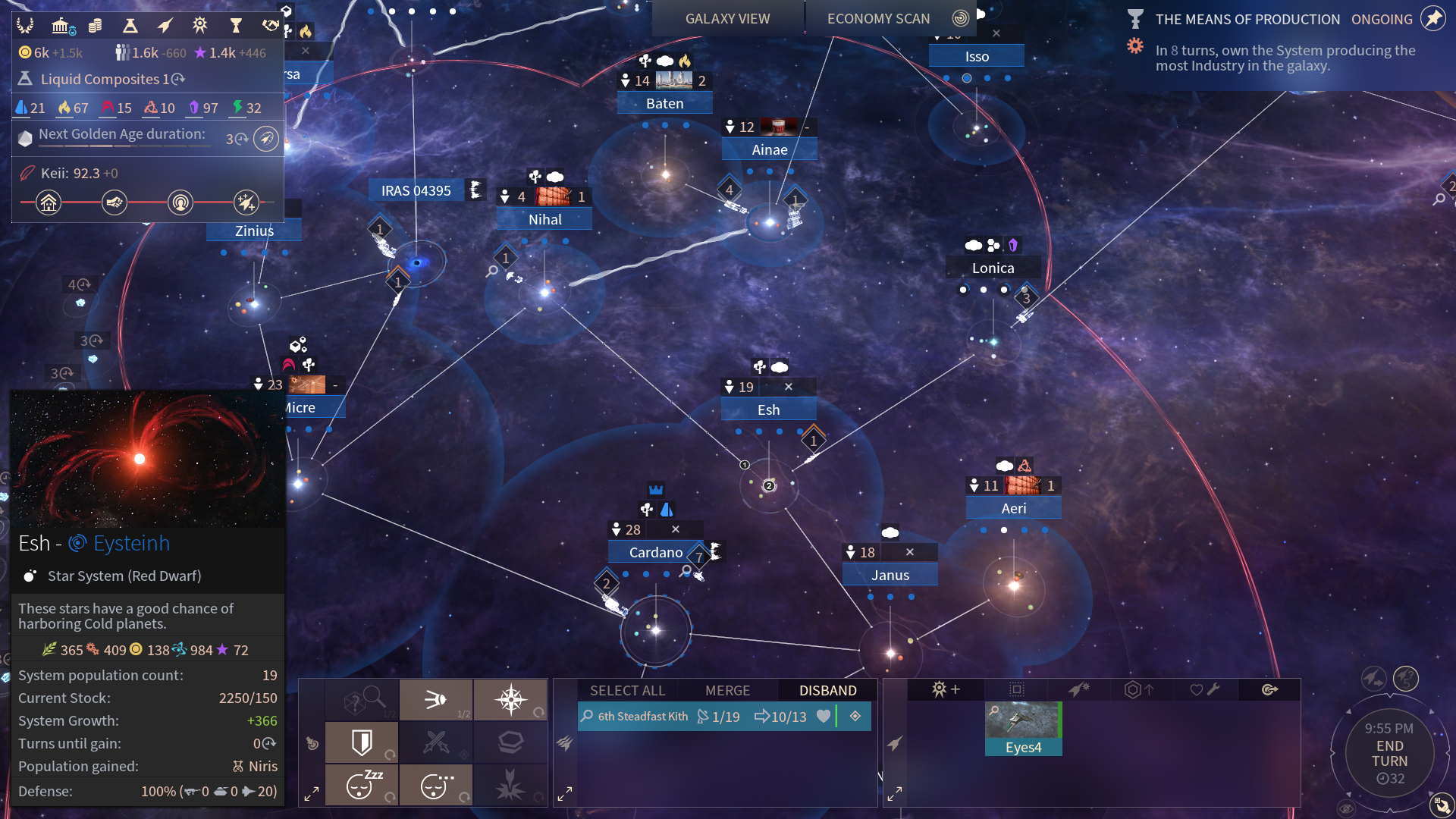Open the economy coins screen
The width and height of the screenshot is (1456, 819).
pos(96,26)
